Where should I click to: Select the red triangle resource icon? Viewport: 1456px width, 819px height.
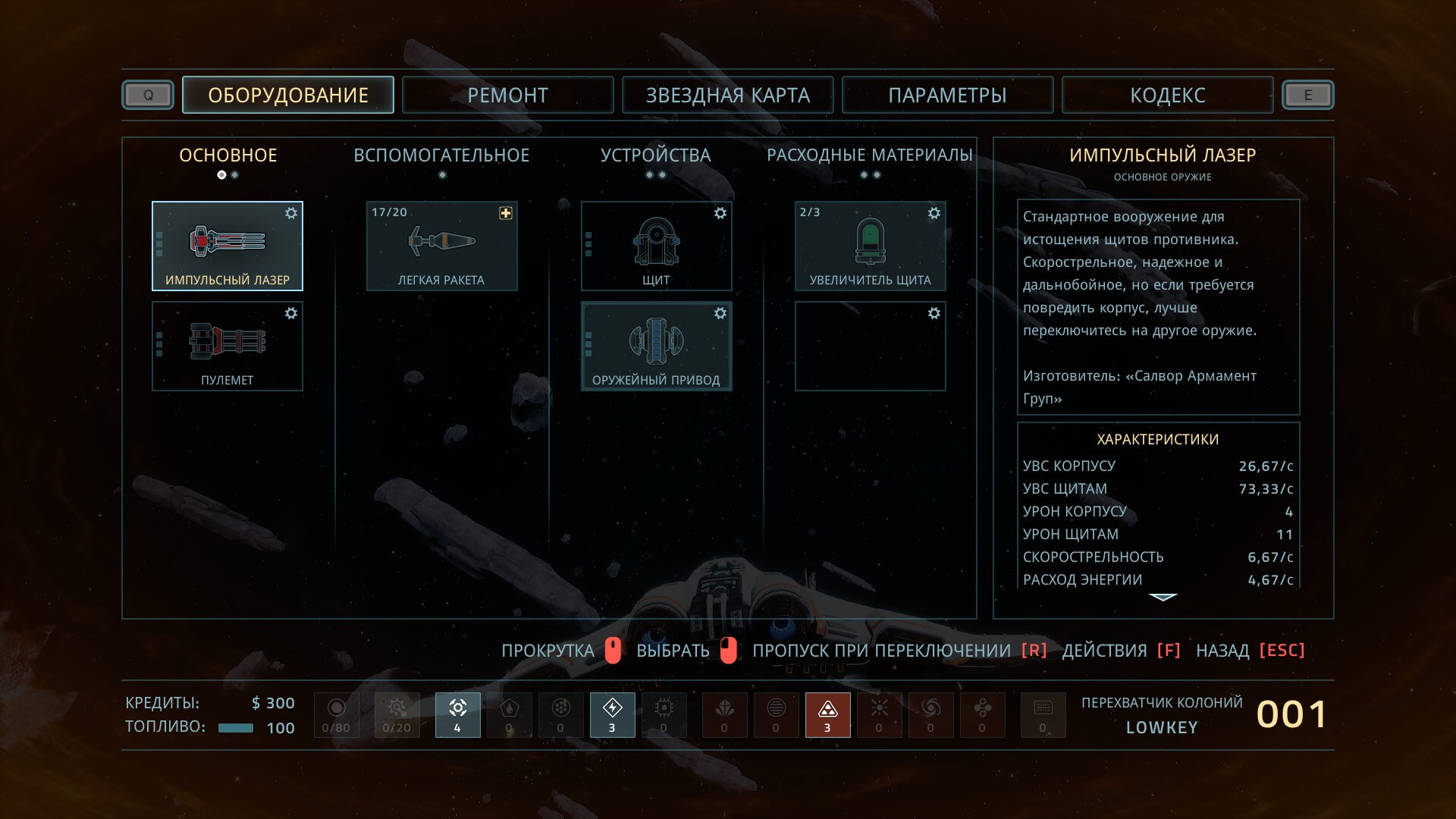827,714
